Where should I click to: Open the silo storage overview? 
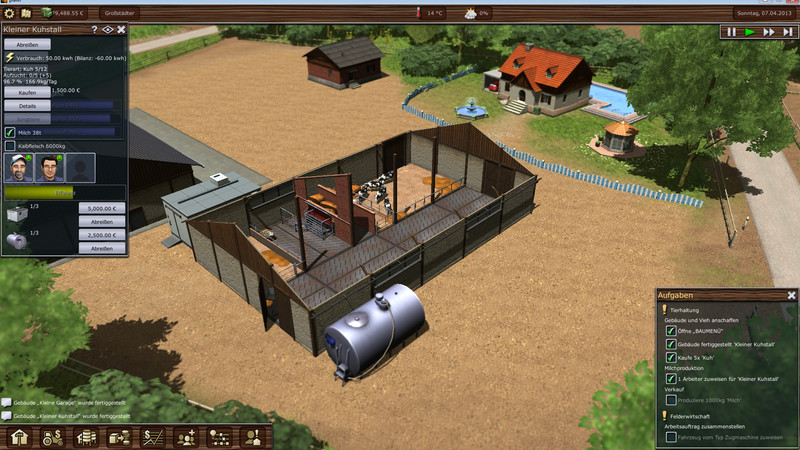87,437
